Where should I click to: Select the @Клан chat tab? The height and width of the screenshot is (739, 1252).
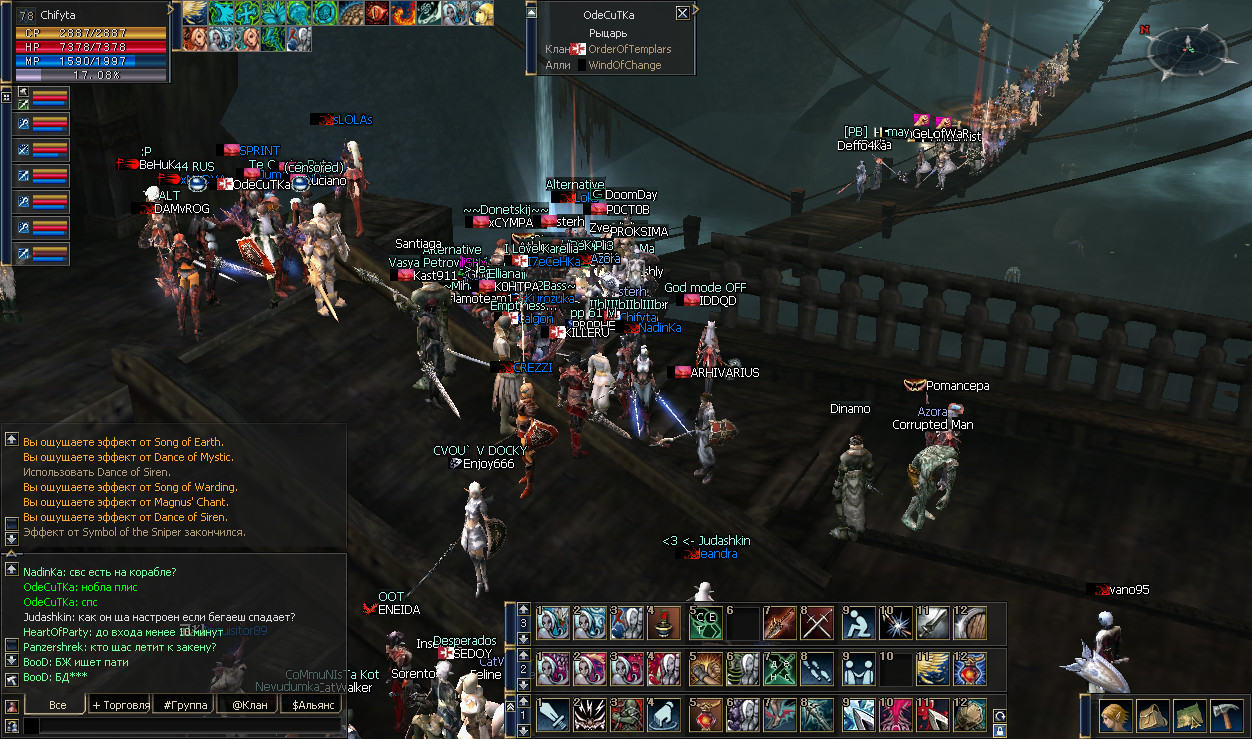tap(248, 705)
